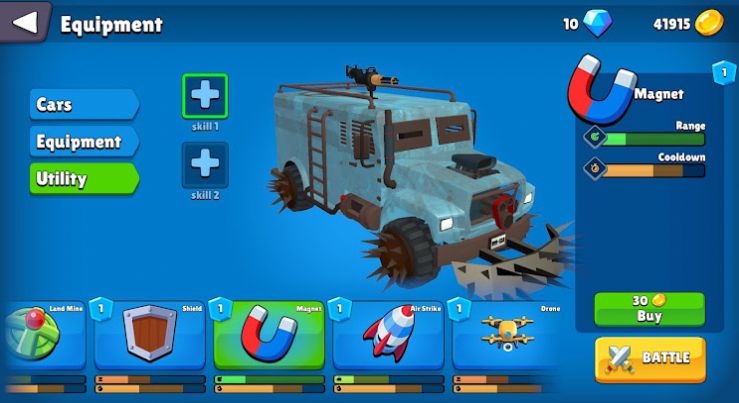This screenshot has width=739, height=403.
Task: Open the Equipment category tab
Action: (82, 142)
